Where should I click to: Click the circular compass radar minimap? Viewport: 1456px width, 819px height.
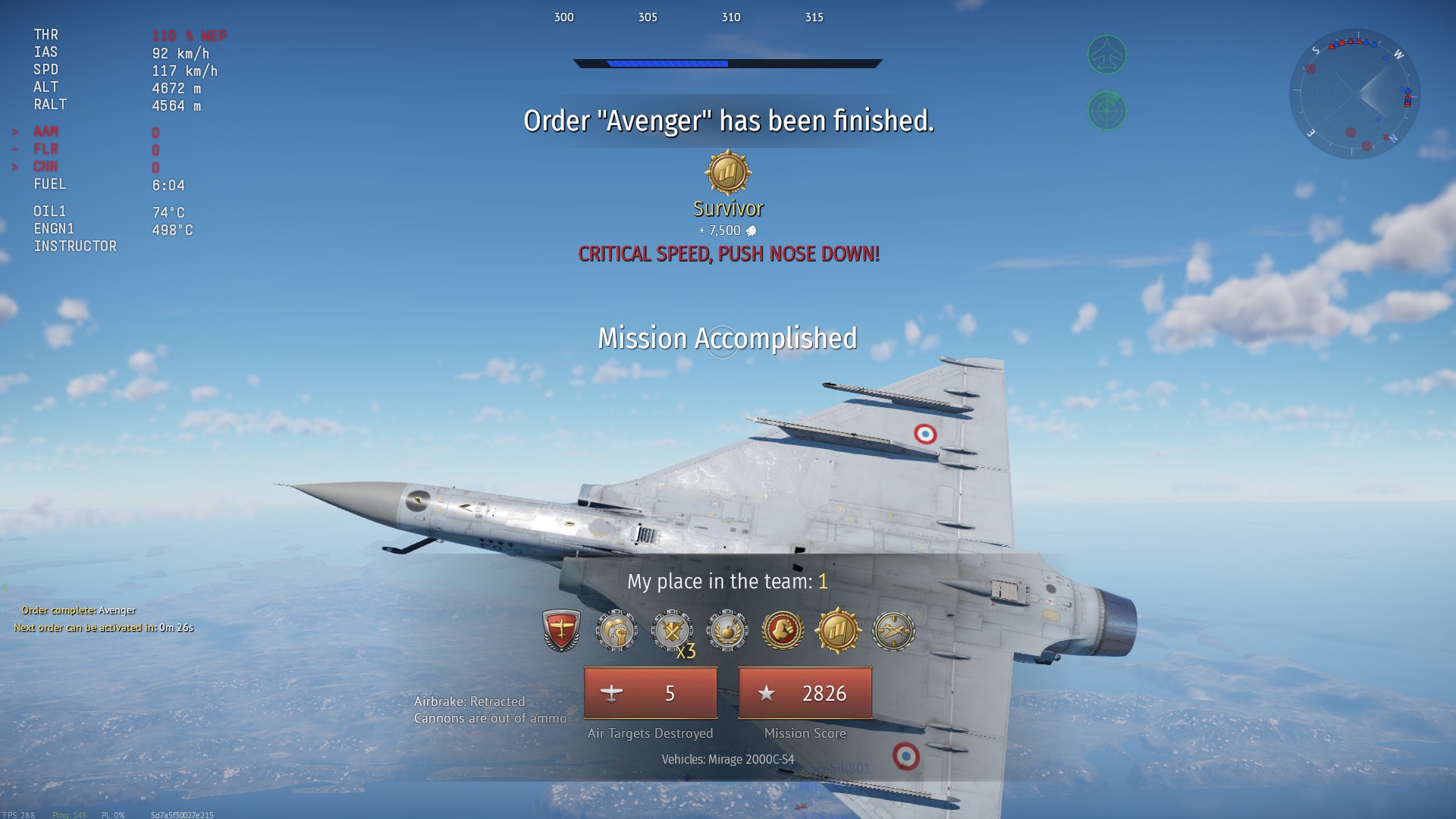click(1354, 94)
